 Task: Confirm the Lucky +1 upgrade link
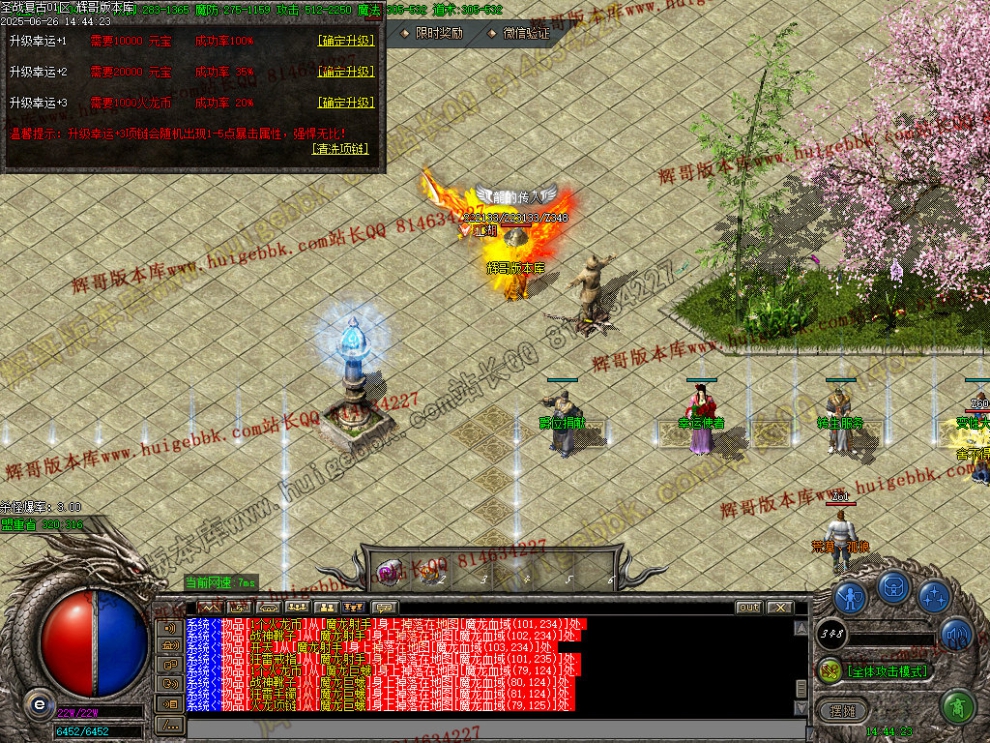click(x=346, y=41)
